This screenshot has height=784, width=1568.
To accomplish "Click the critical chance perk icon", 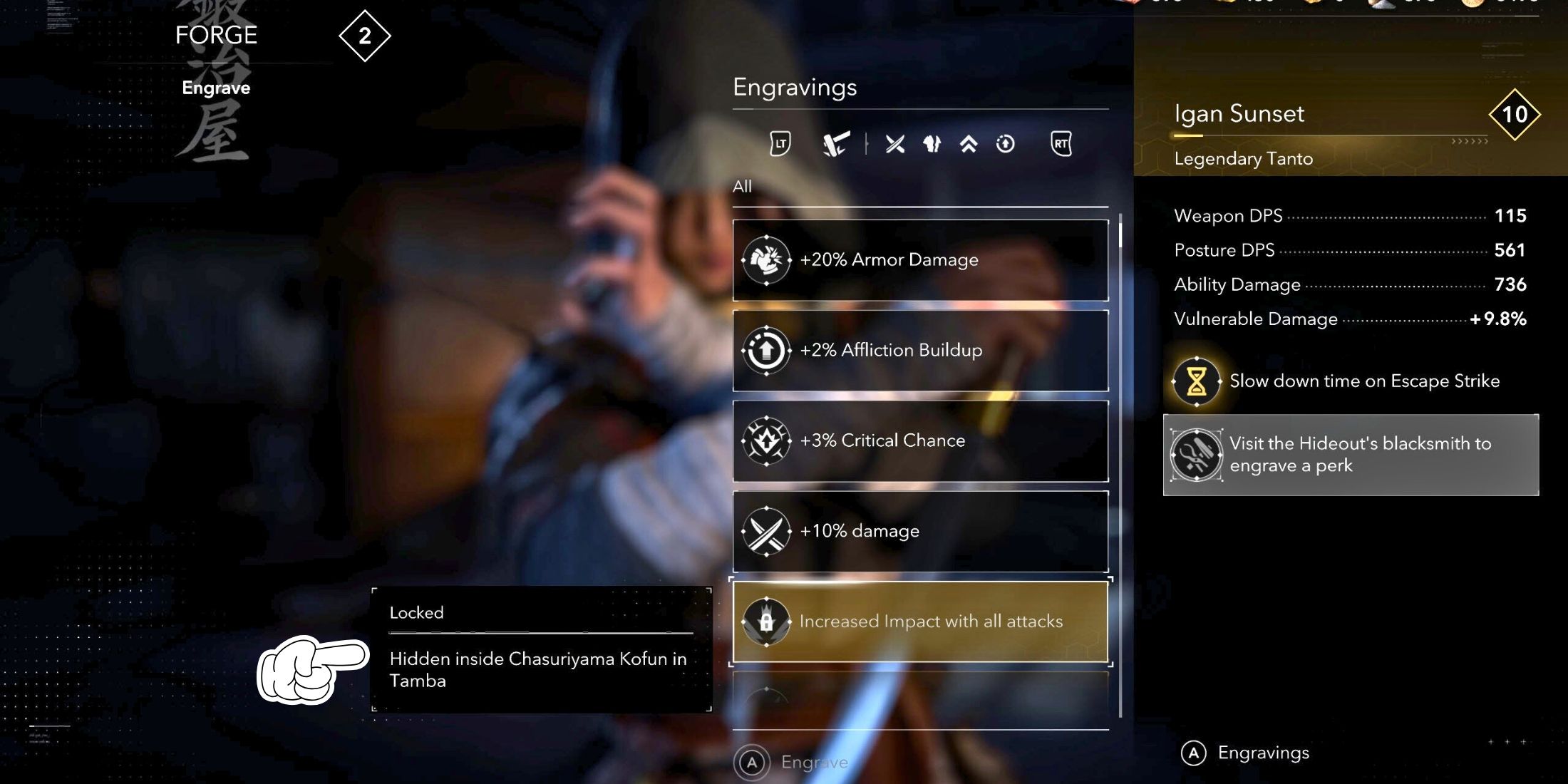I will [x=768, y=440].
